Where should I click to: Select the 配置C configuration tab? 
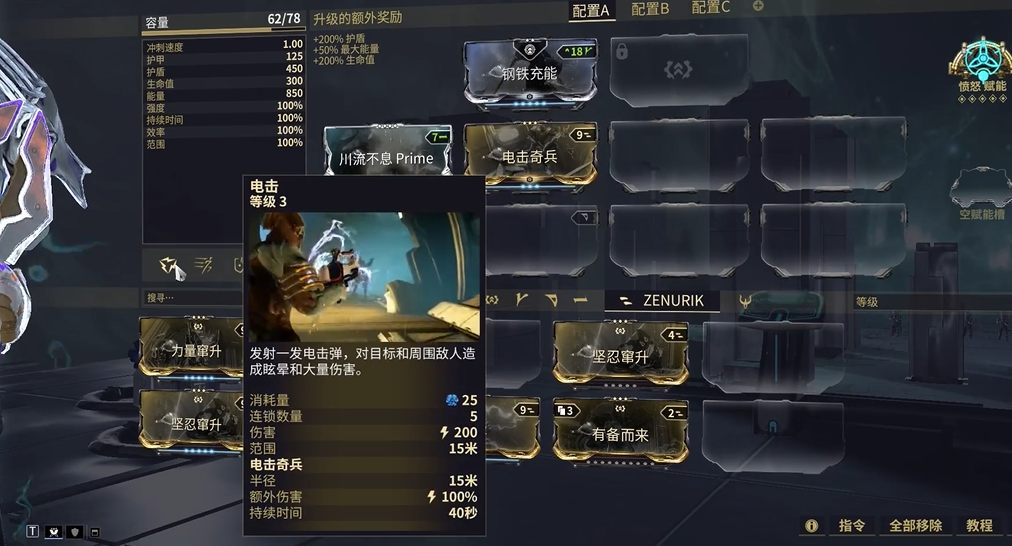click(711, 8)
